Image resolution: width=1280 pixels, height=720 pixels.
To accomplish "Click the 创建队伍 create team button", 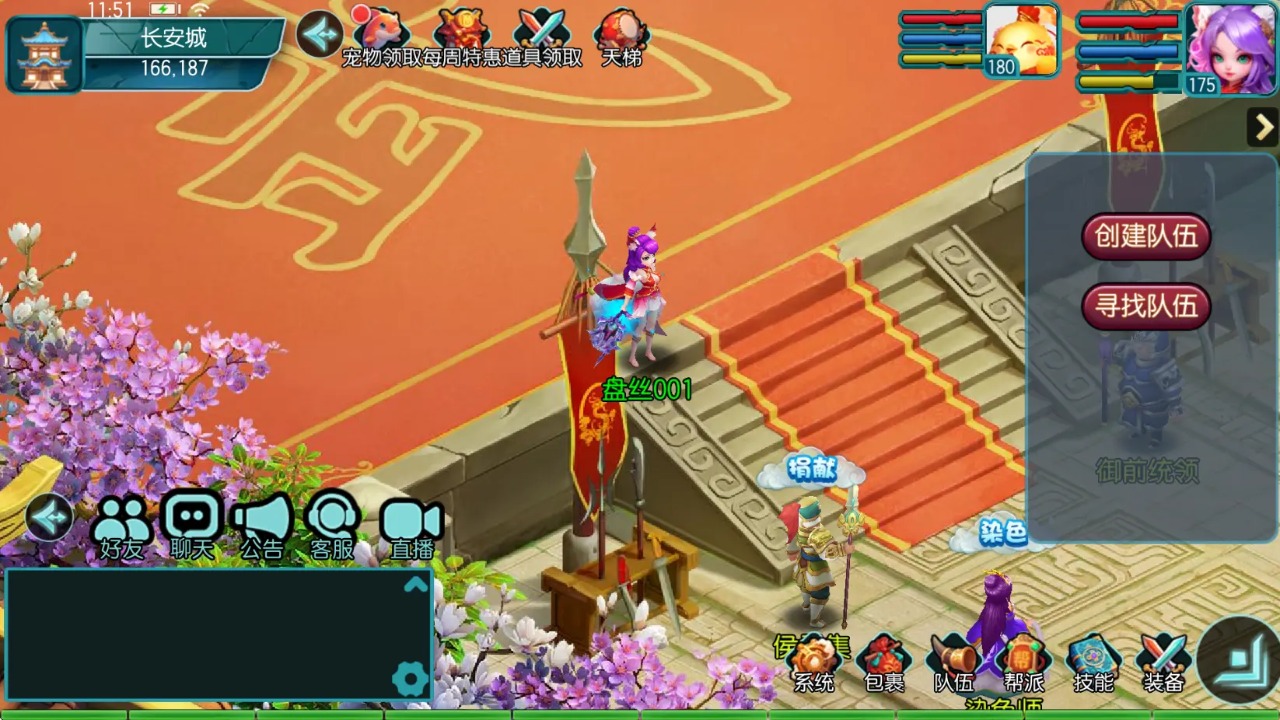I will point(1146,236).
